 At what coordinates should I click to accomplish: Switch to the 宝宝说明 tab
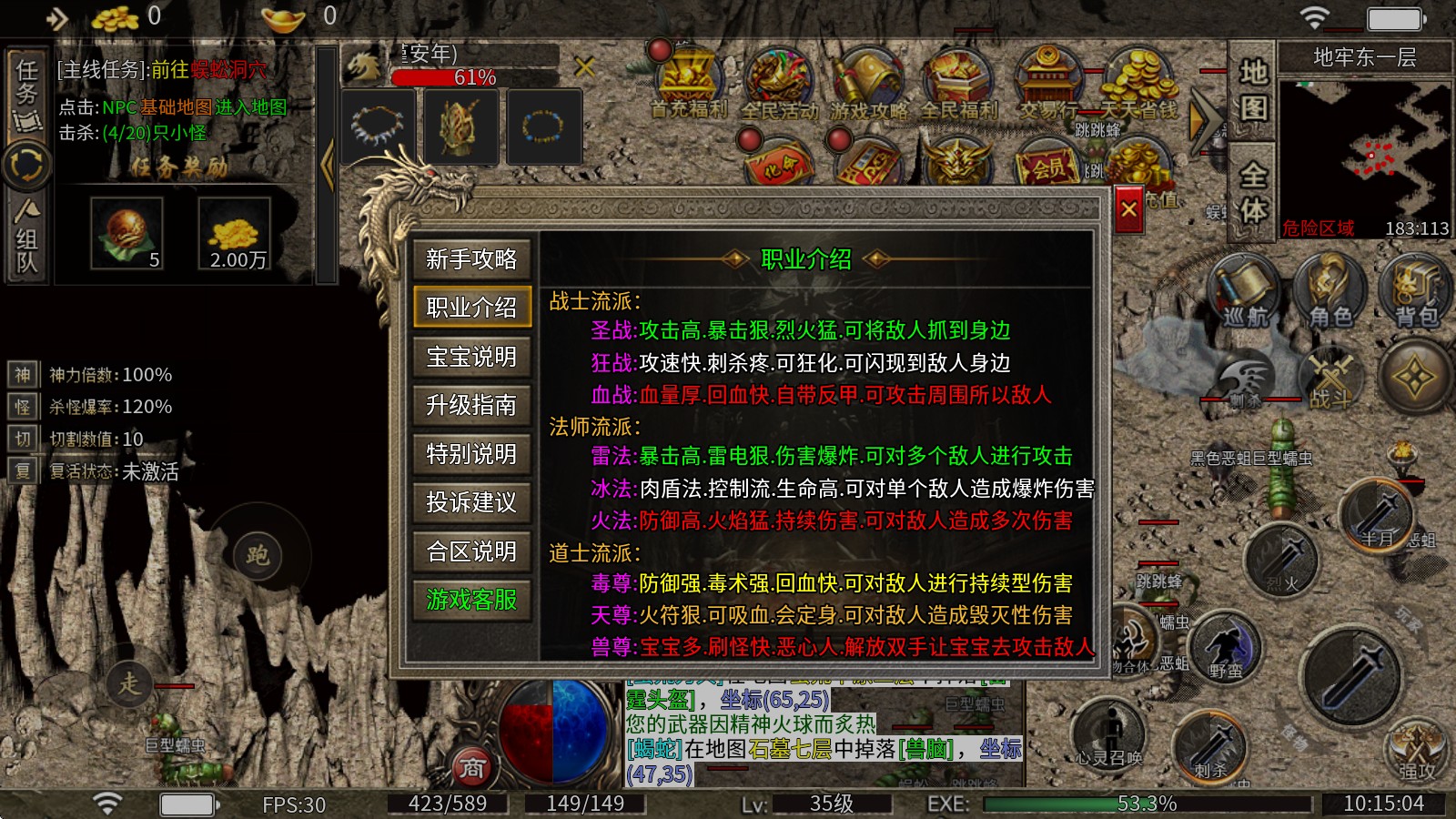pyautogui.click(x=470, y=358)
